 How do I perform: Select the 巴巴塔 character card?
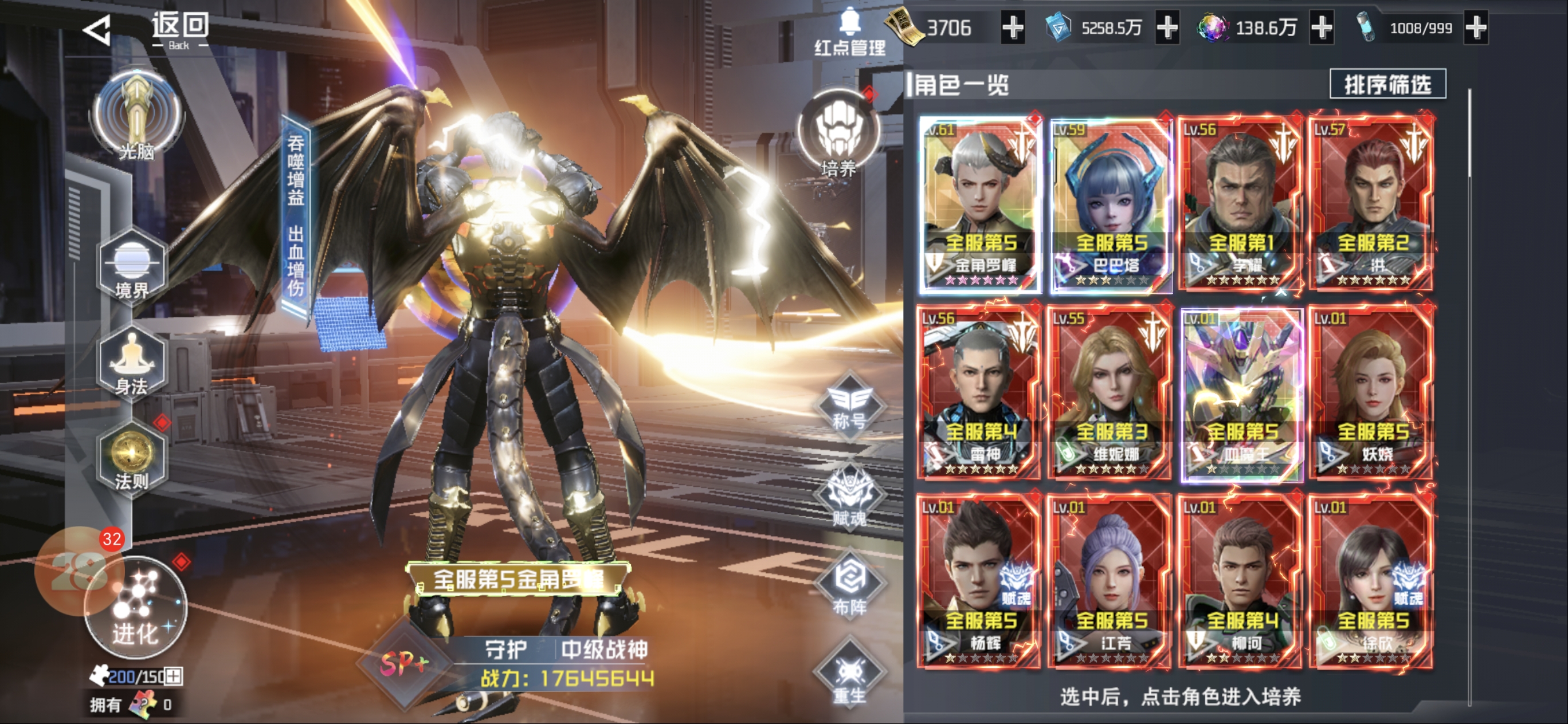(x=1111, y=204)
